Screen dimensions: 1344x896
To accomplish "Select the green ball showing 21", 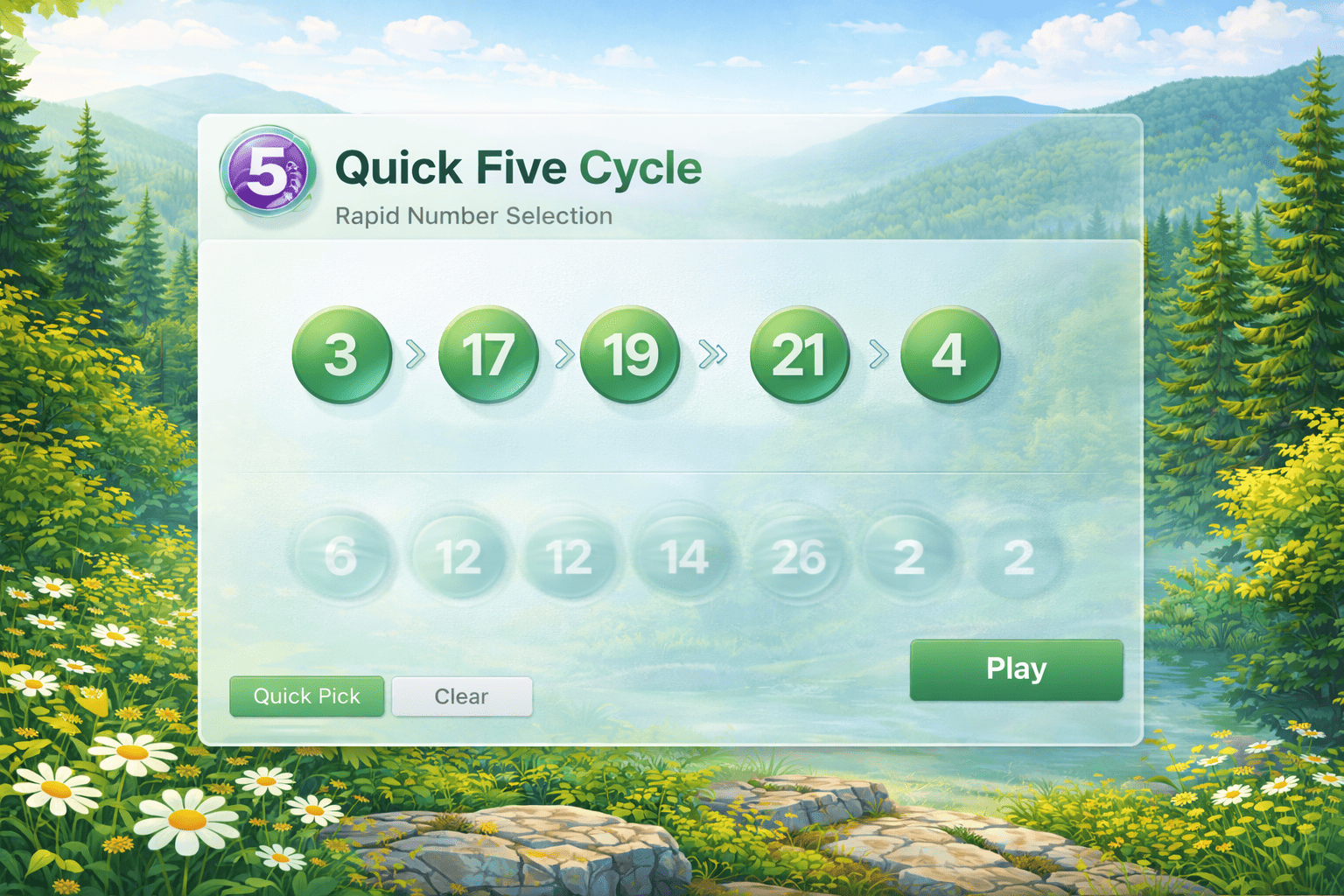I will (798, 355).
